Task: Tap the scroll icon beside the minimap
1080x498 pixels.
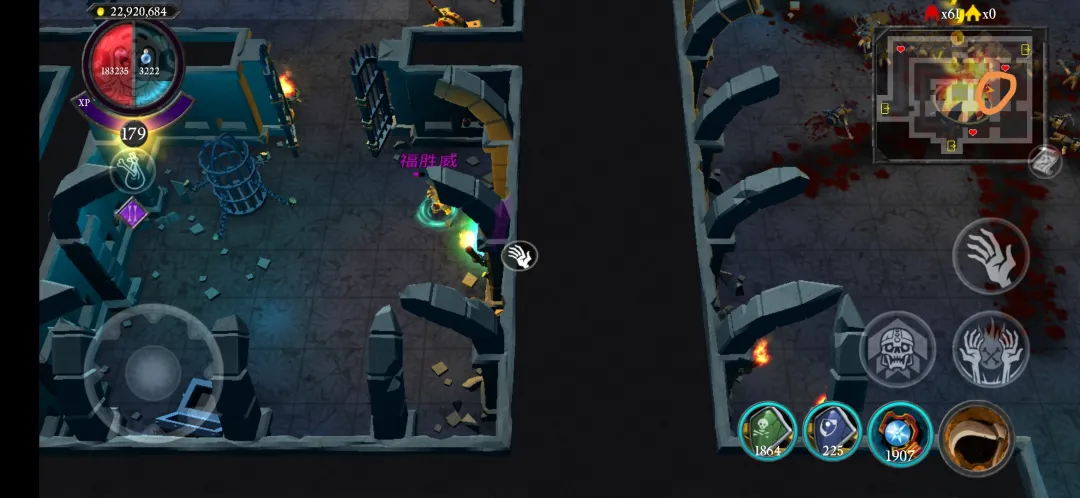Action: coord(1045,160)
